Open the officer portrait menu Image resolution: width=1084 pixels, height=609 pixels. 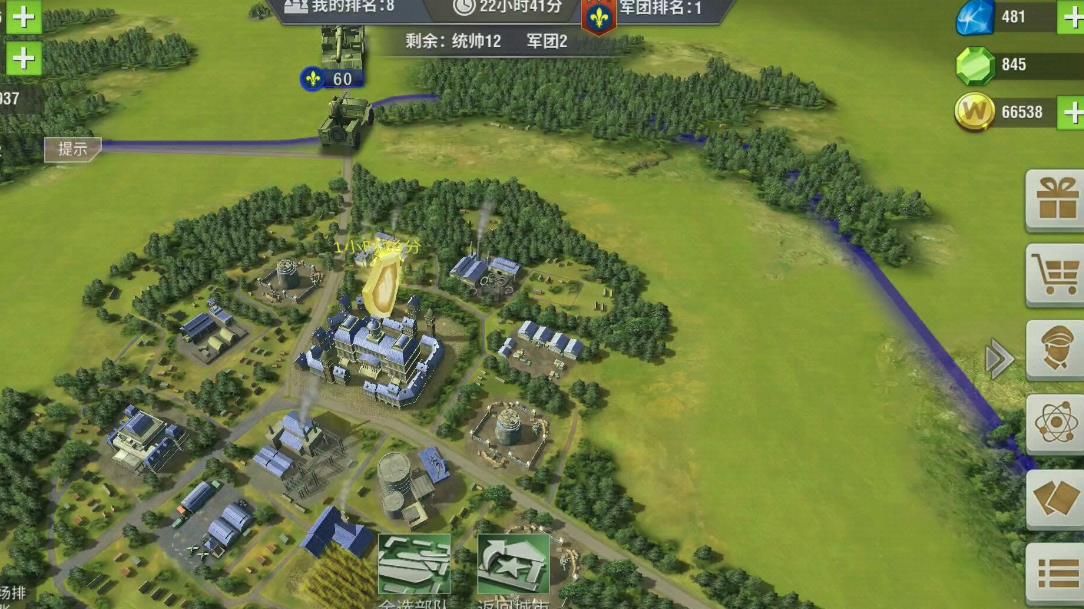point(1055,349)
